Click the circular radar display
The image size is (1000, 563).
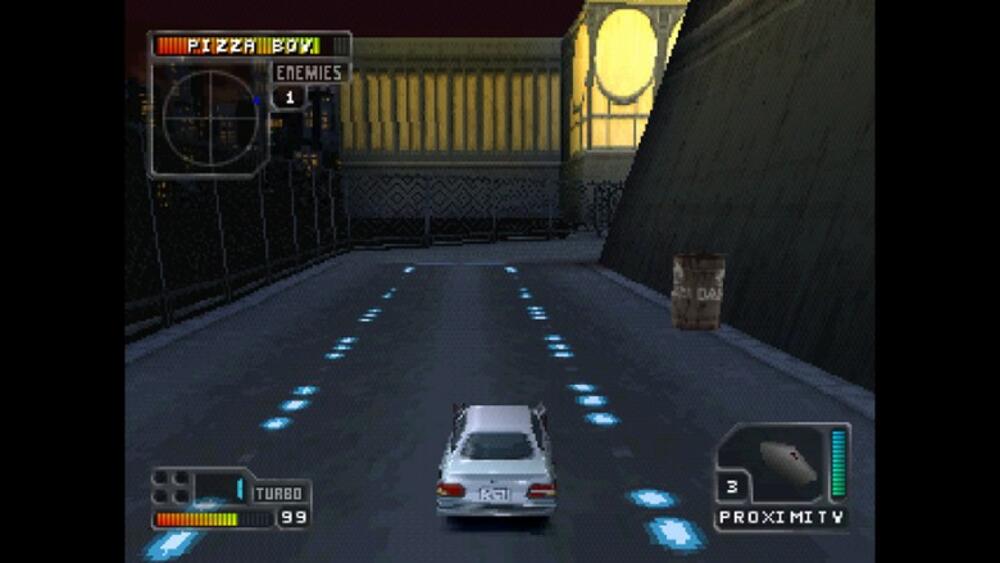point(210,118)
